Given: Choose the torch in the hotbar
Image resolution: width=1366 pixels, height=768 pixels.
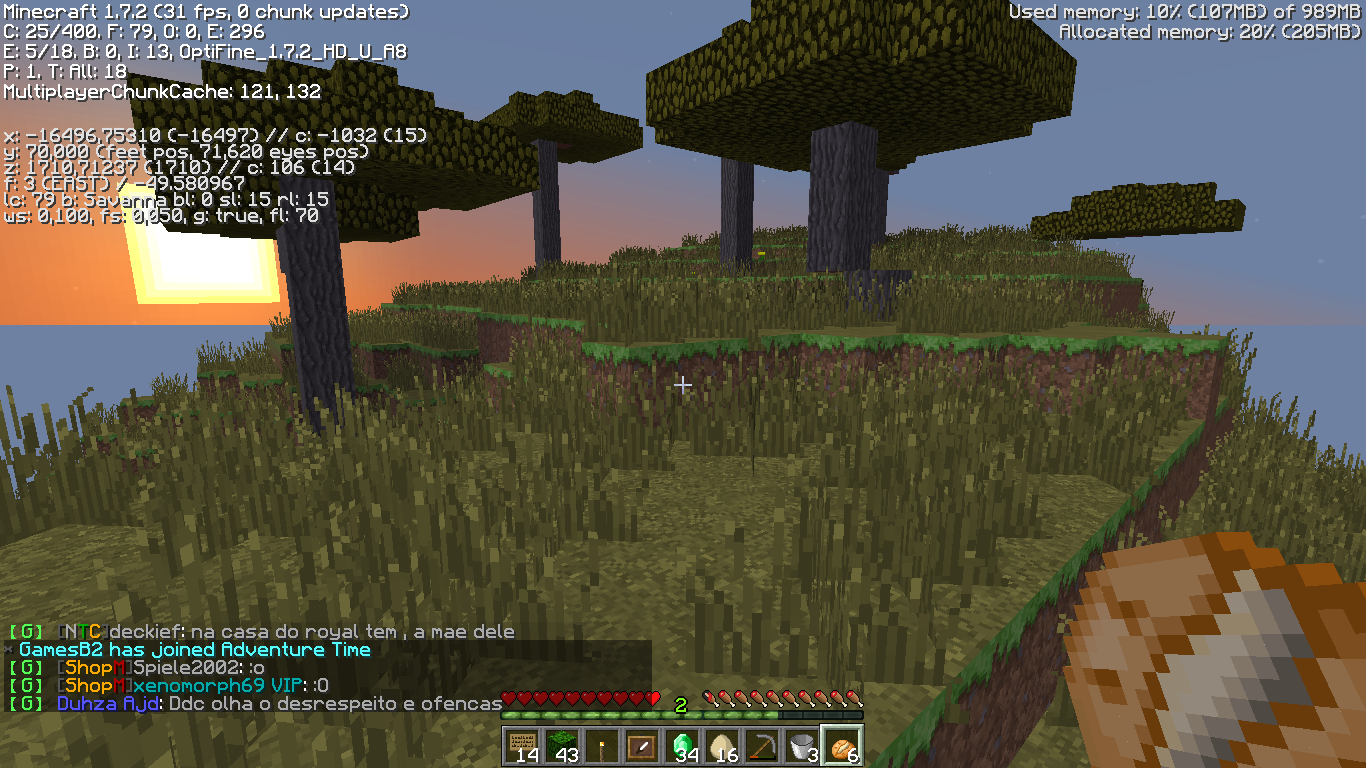Looking at the screenshot, I should coord(602,745).
